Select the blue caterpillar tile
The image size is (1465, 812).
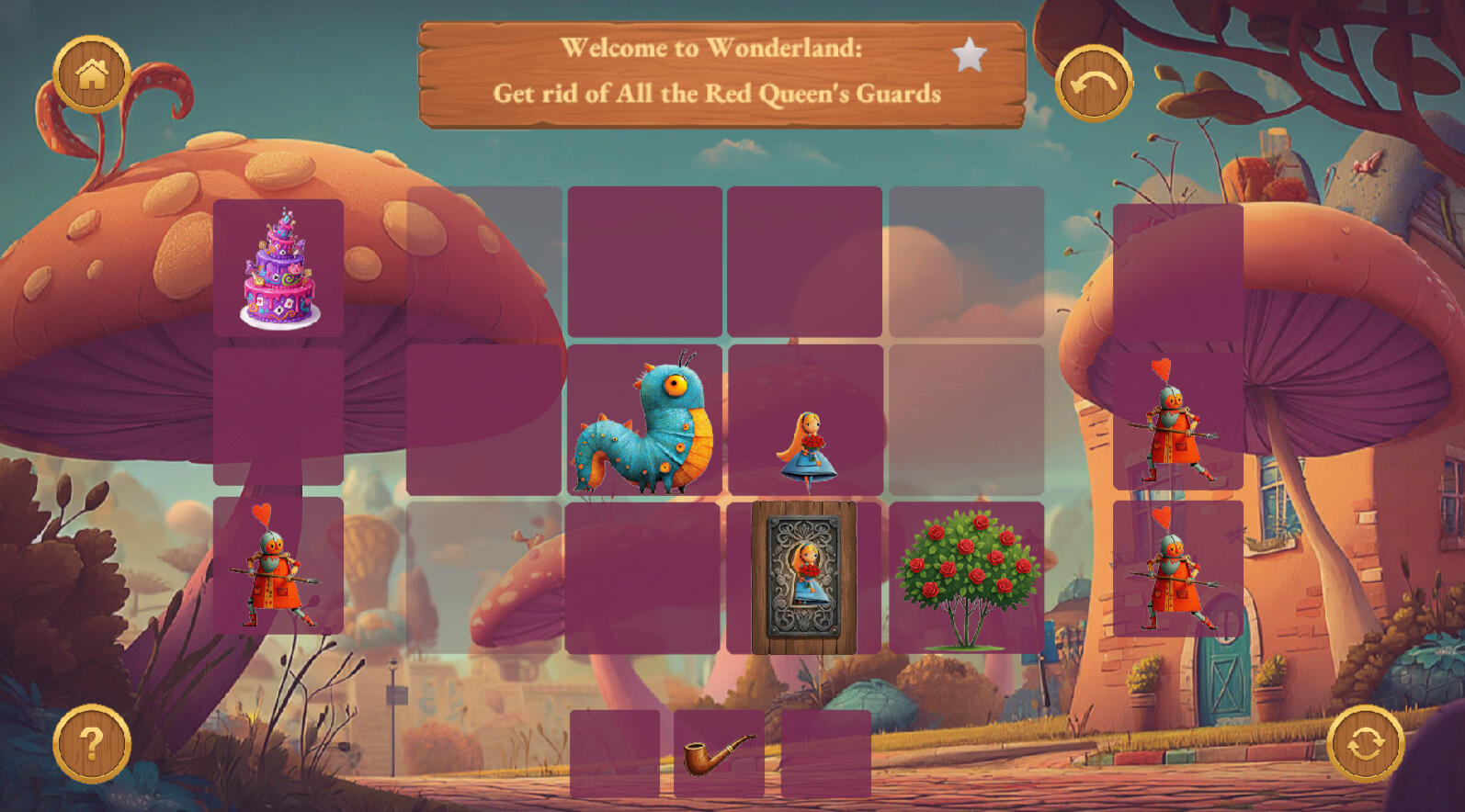(x=644, y=421)
